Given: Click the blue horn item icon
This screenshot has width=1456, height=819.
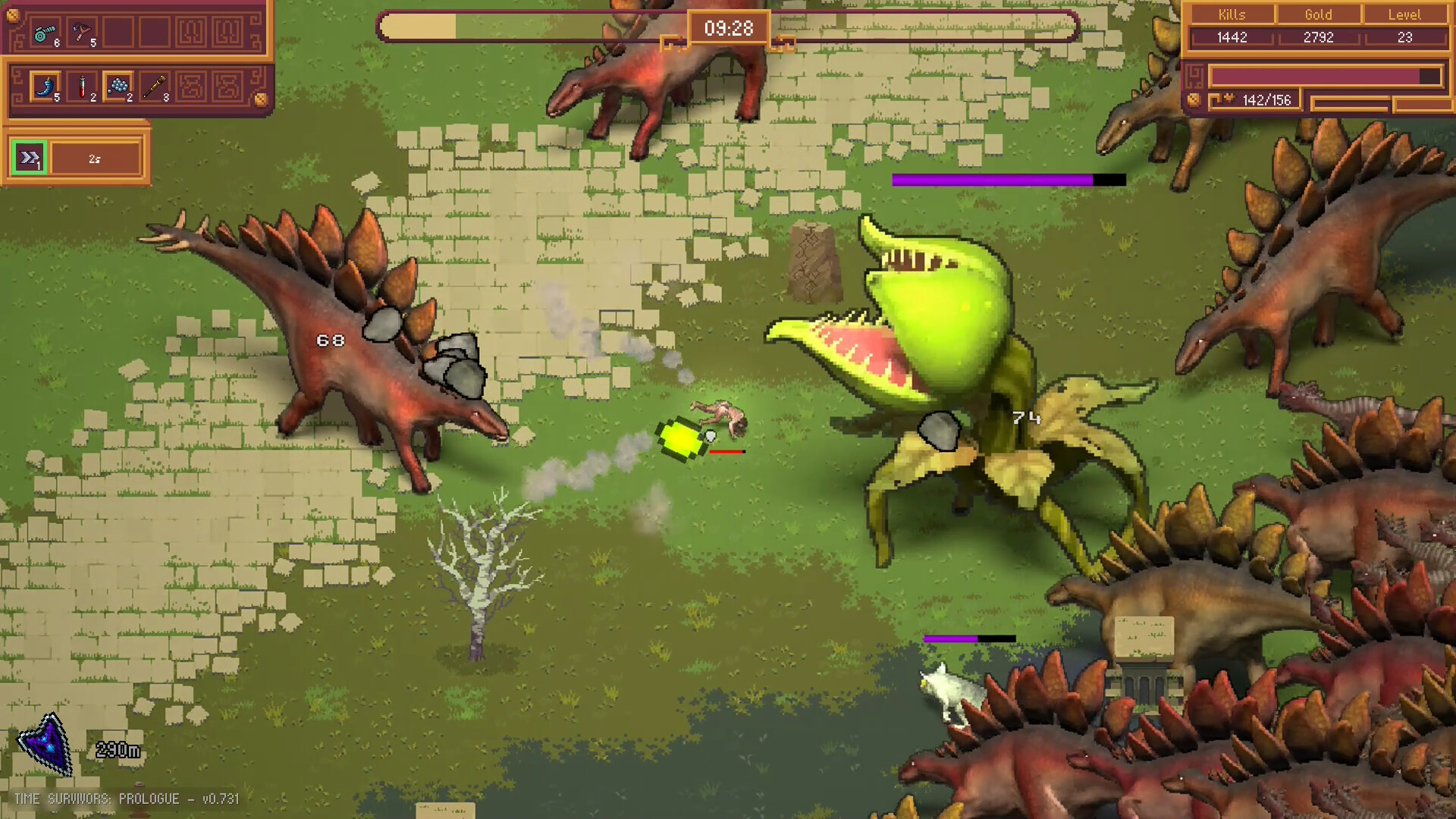Looking at the screenshot, I should click(x=45, y=86).
